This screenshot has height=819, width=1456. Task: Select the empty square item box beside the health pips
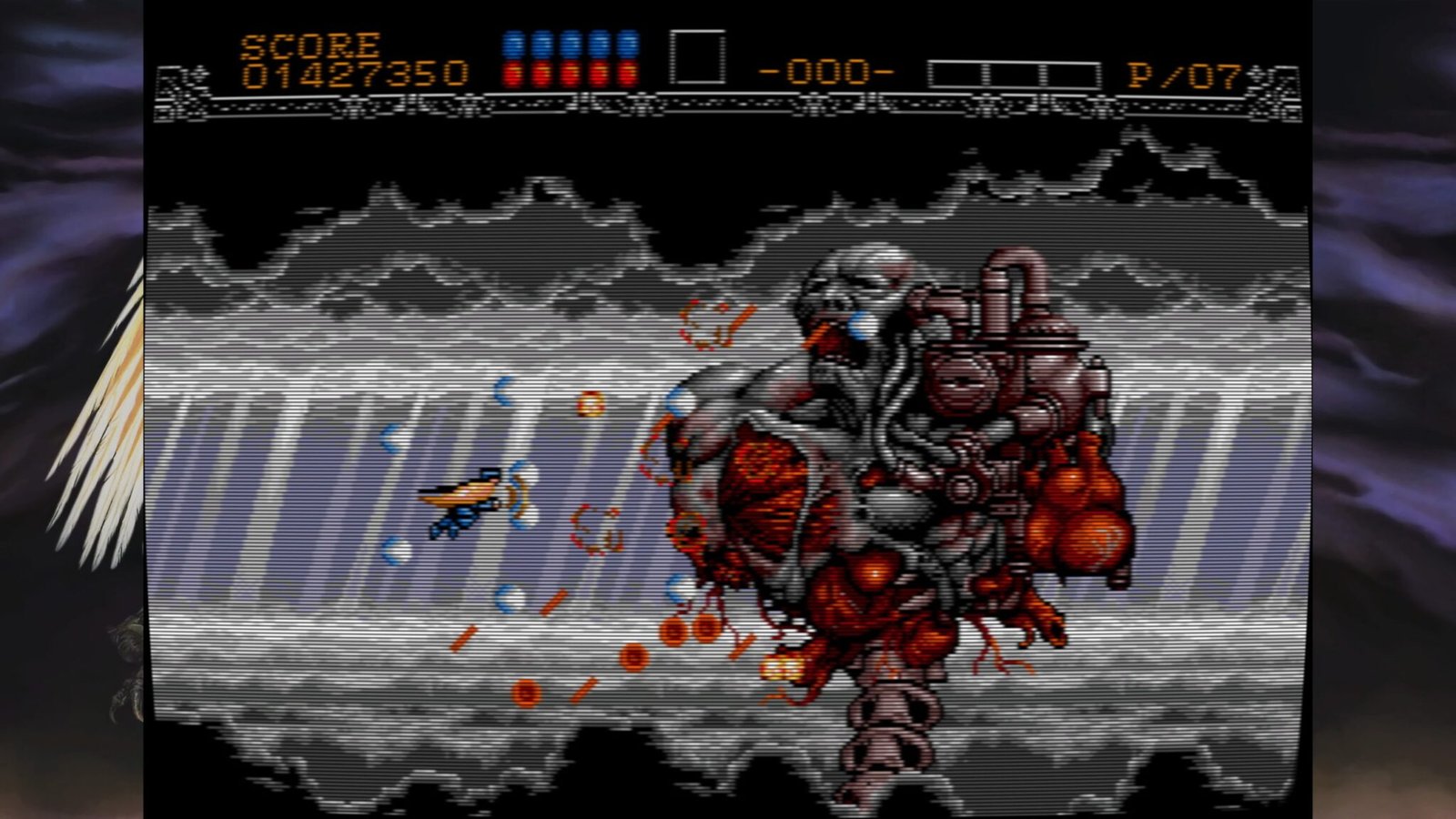coord(697,58)
